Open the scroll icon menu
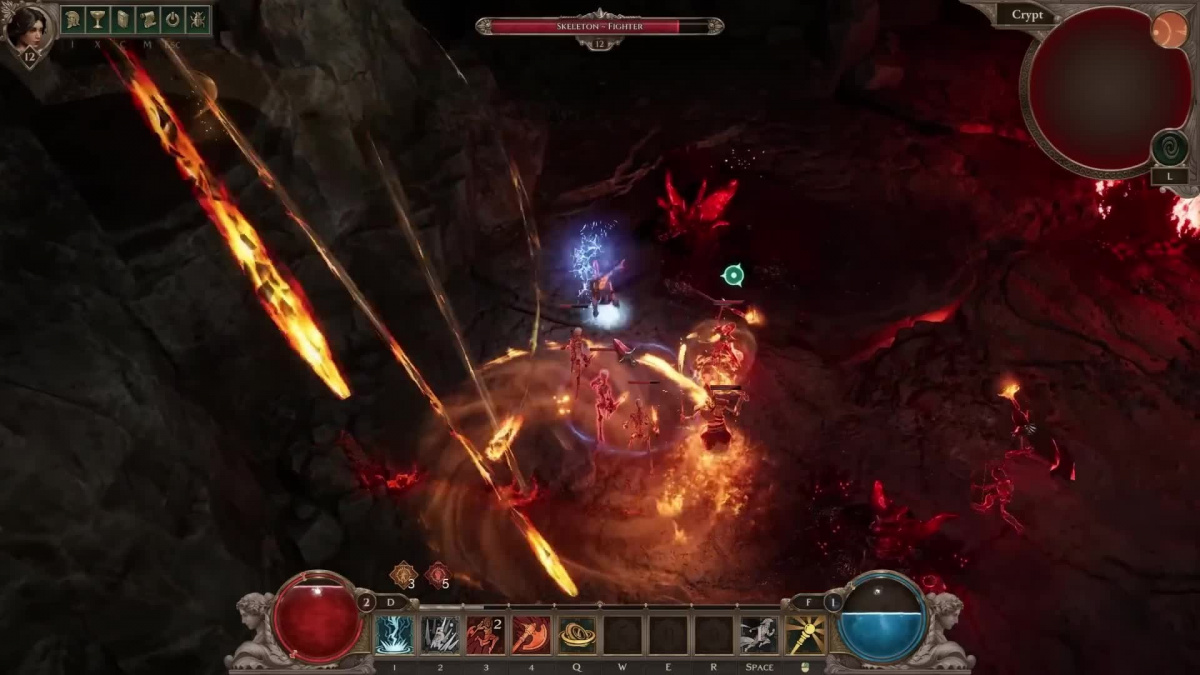This screenshot has height=675, width=1200. [148, 19]
